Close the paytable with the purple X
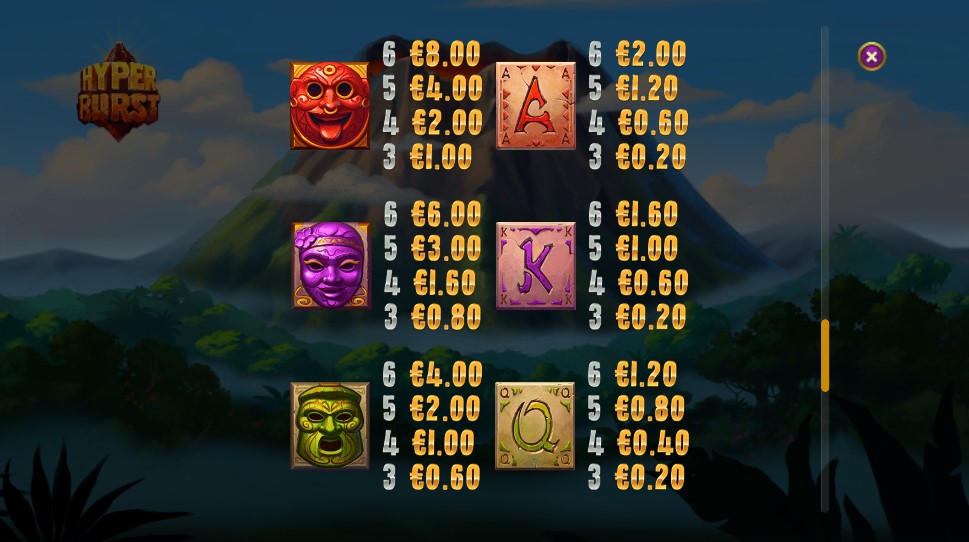The image size is (969, 542). (871, 57)
